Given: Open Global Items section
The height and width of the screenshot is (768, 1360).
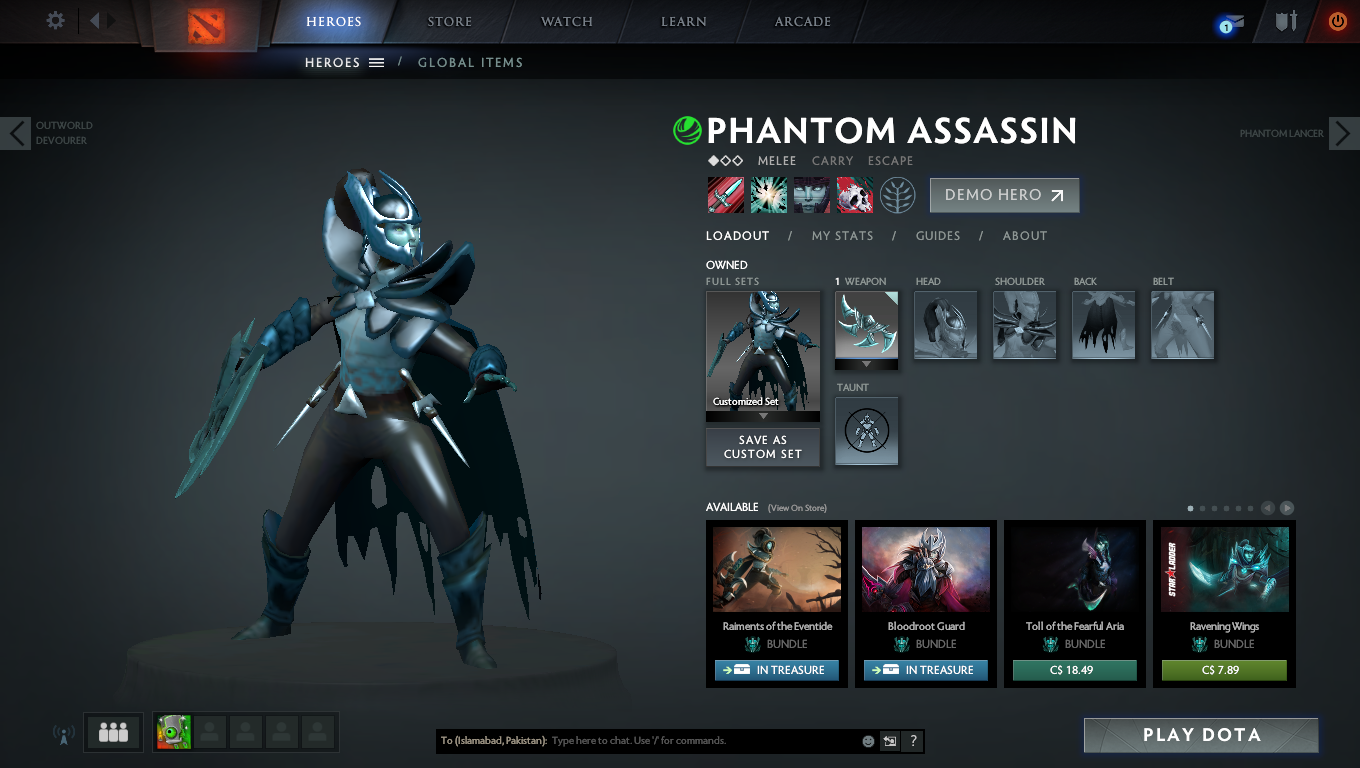Looking at the screenshot, I should point(470,62).
